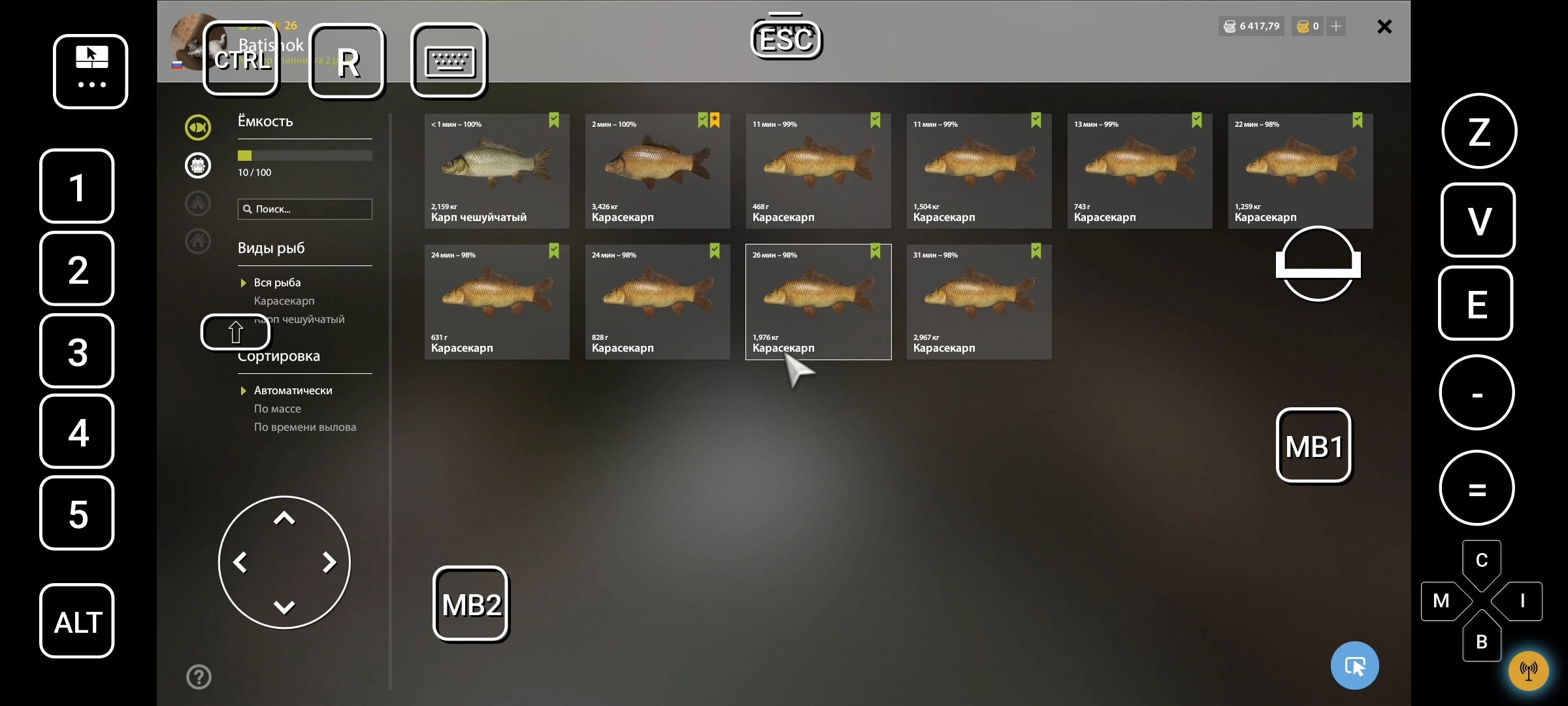Select the 631 г Карасекарп card
The height and width of the screenshot is (706, 1568).
[497, 302]
